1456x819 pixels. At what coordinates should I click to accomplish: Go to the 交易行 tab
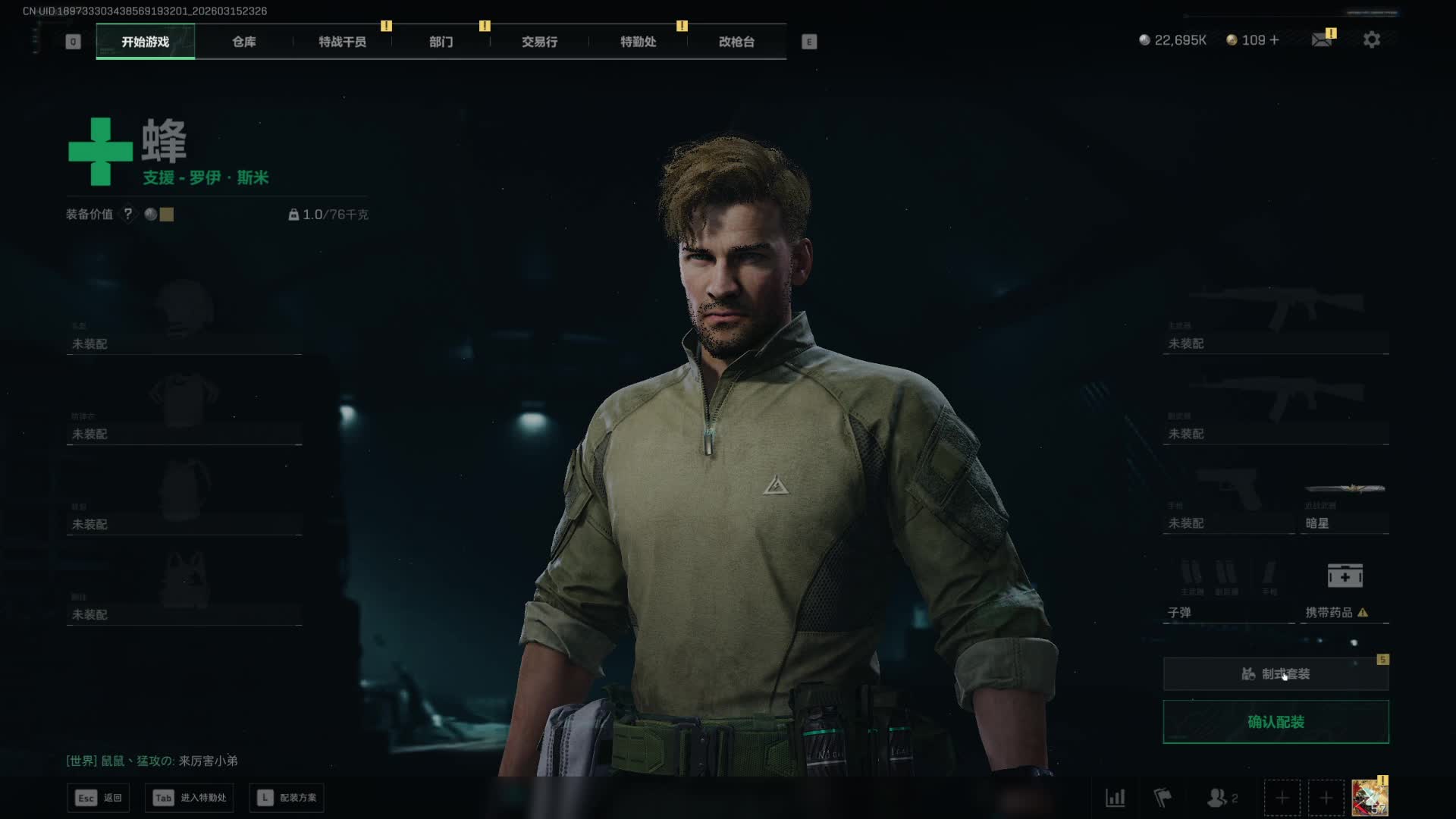click(x=539, y=42)
